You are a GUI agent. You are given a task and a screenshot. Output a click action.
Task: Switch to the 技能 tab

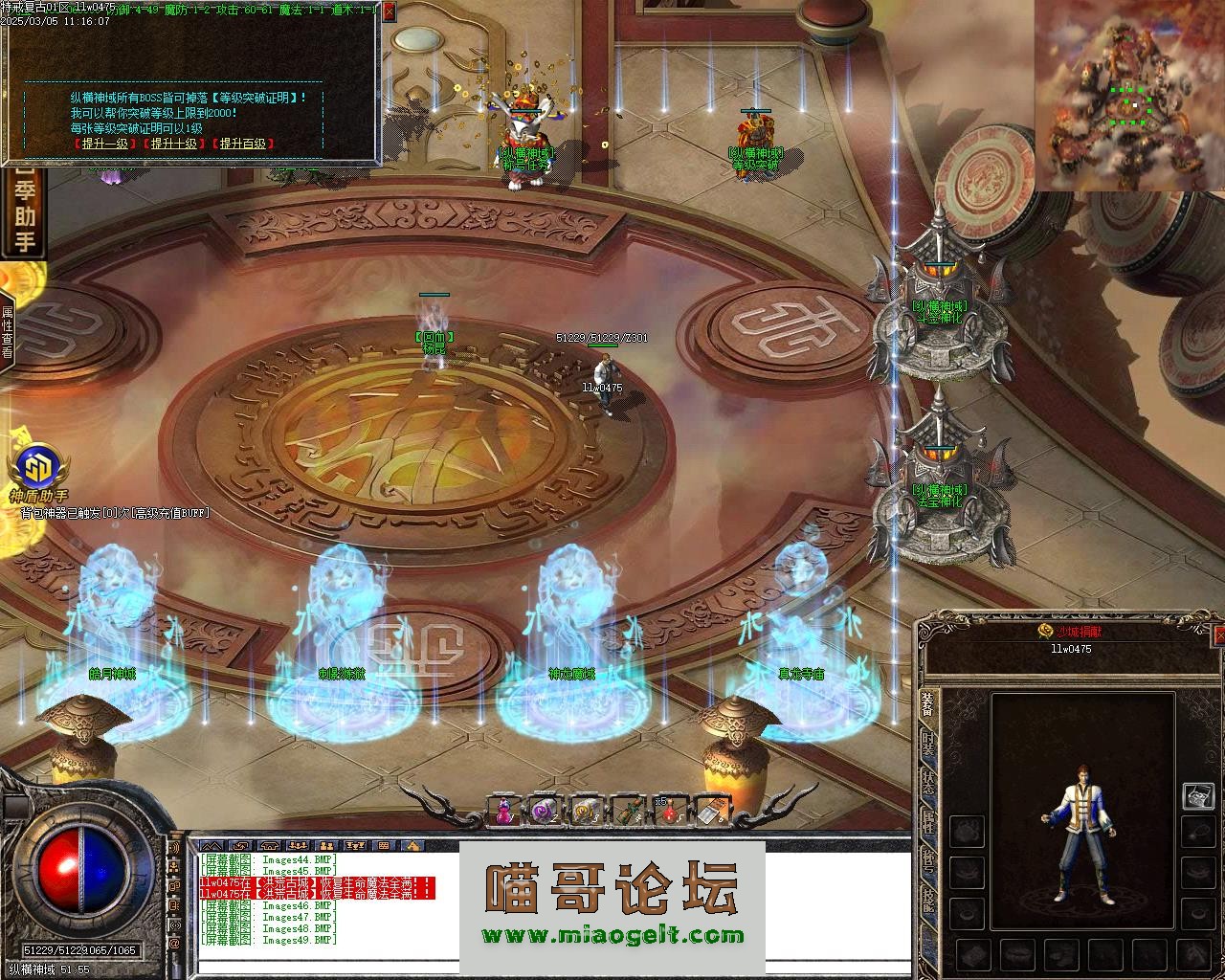pos(928,900)
